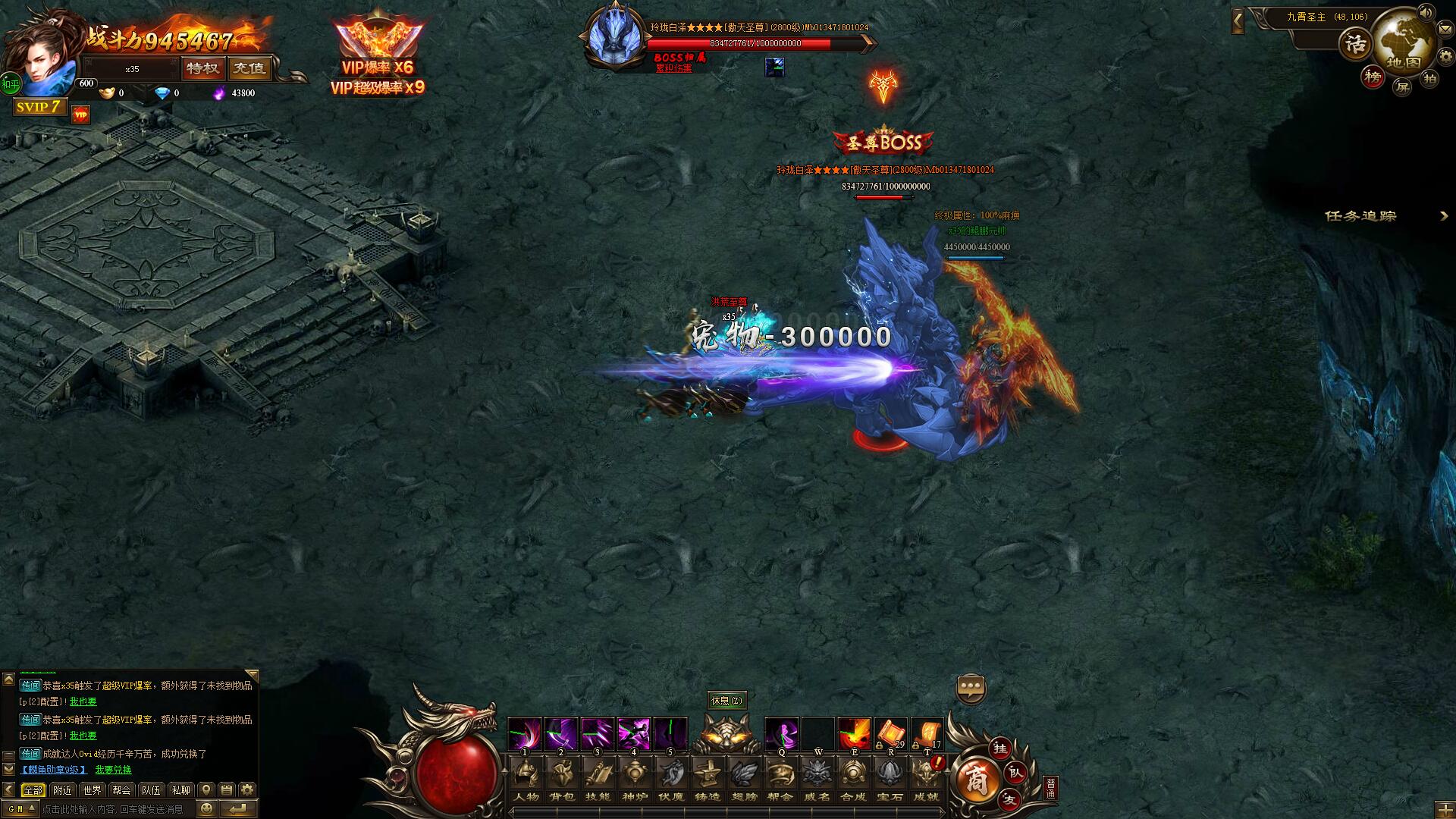Switch chat to the 私聊 tab
The height and width of the screenshot is (819, 1456).
coord(180,789)
